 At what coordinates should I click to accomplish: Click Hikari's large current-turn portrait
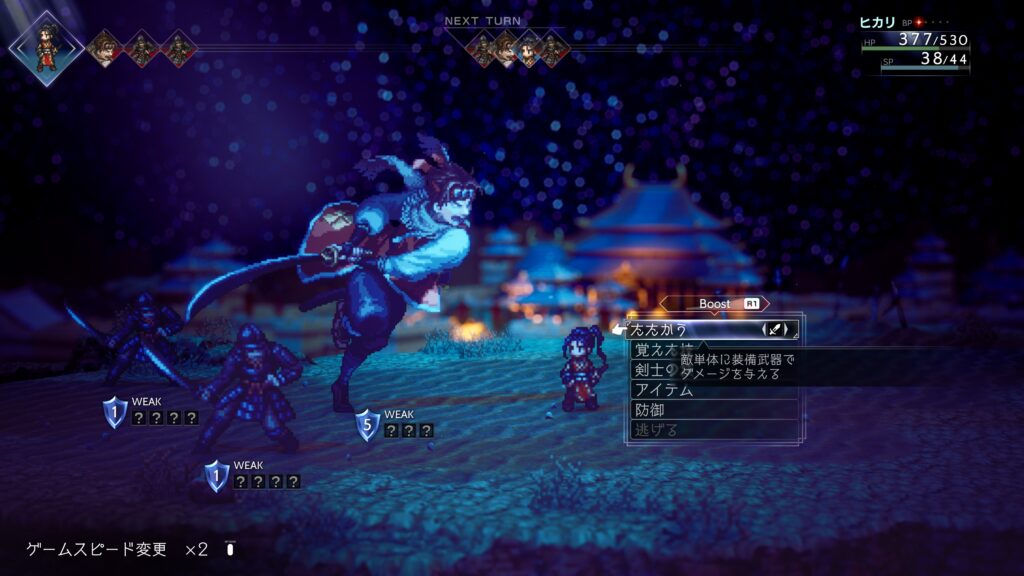pos(46,47)
